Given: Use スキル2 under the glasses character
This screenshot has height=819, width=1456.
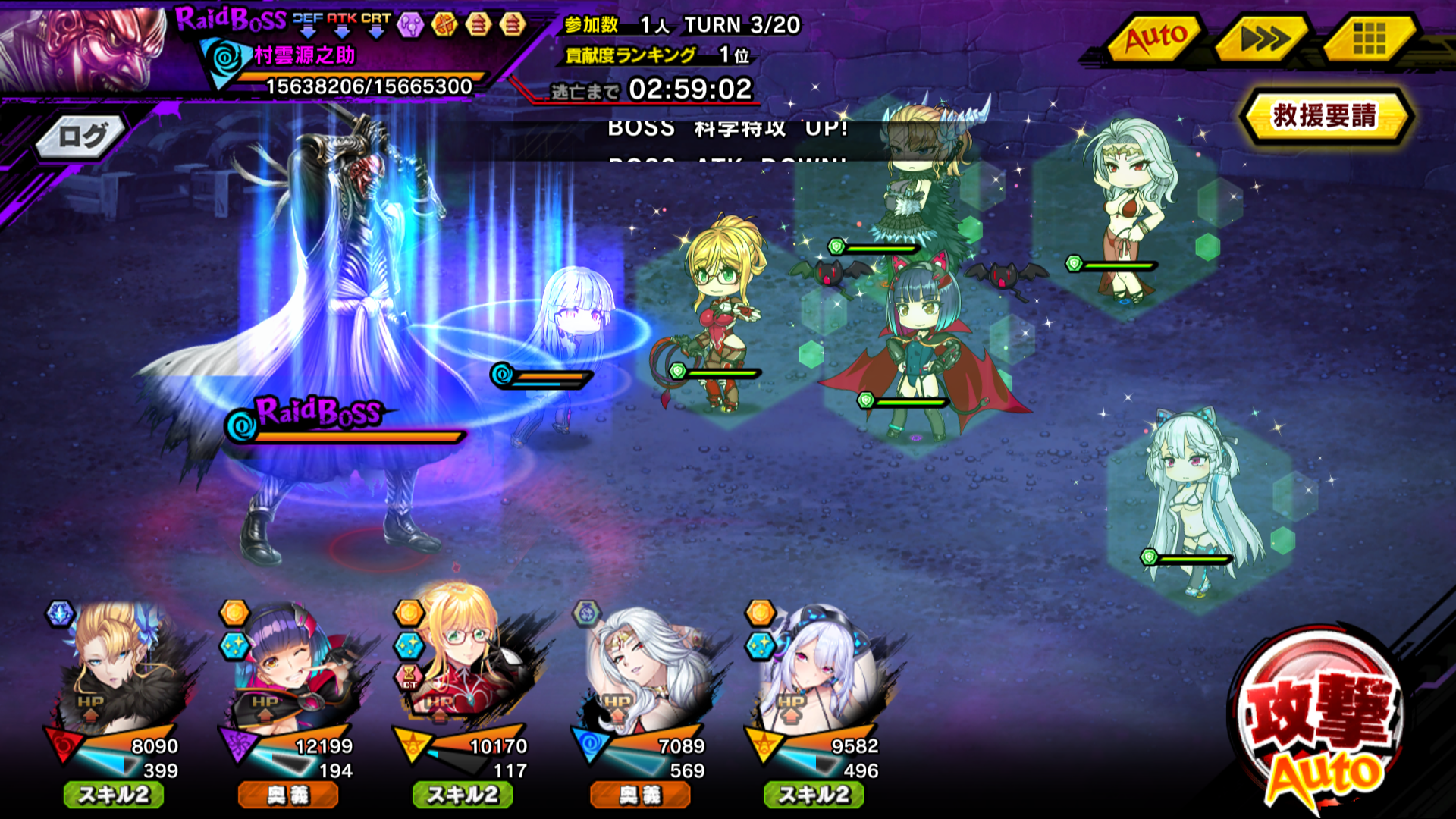Looking at the screenshot, I should (463, 795).
